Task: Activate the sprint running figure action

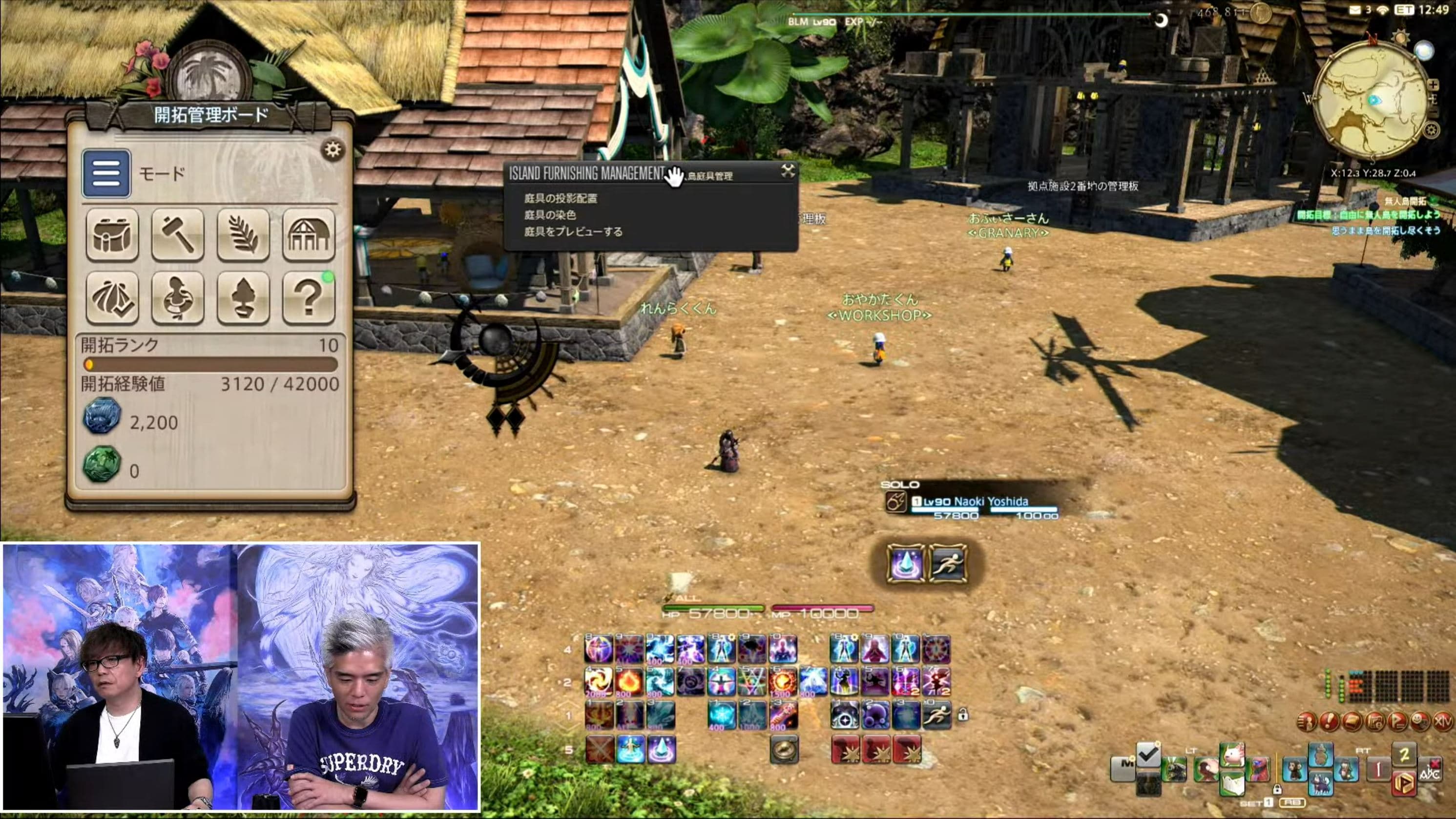Action: [948, 564]
